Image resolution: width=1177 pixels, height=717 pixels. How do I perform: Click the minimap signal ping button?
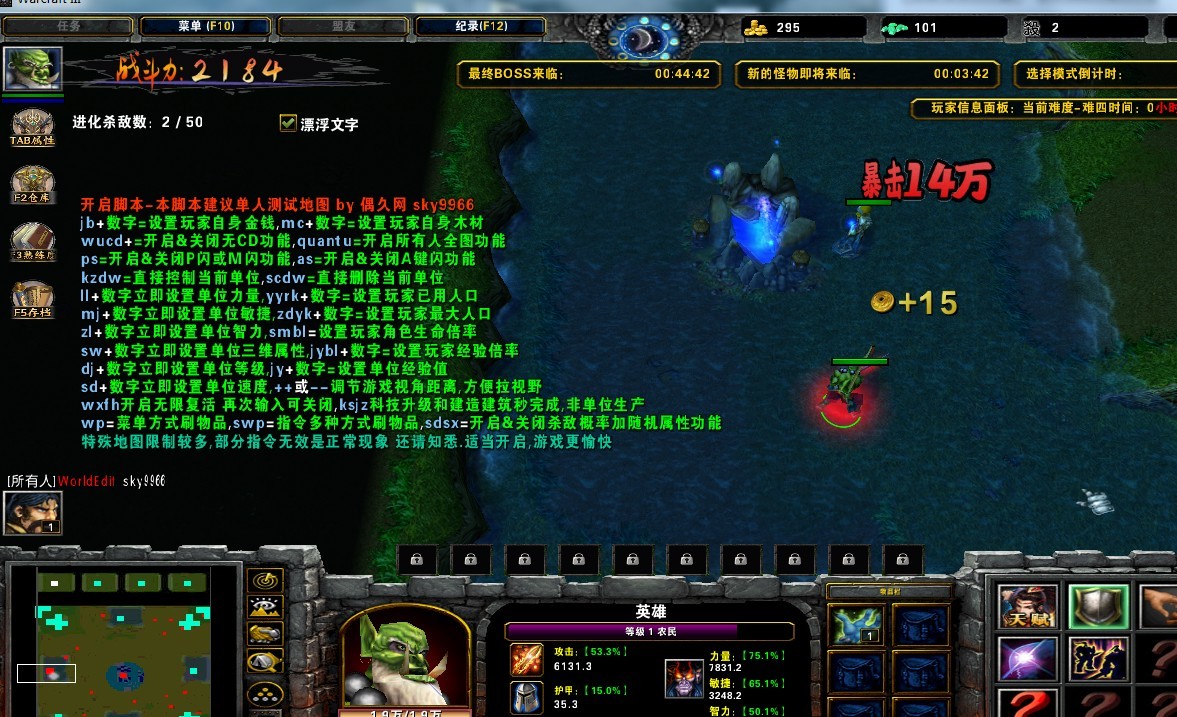pyautogui.click(x=264, y=581)
